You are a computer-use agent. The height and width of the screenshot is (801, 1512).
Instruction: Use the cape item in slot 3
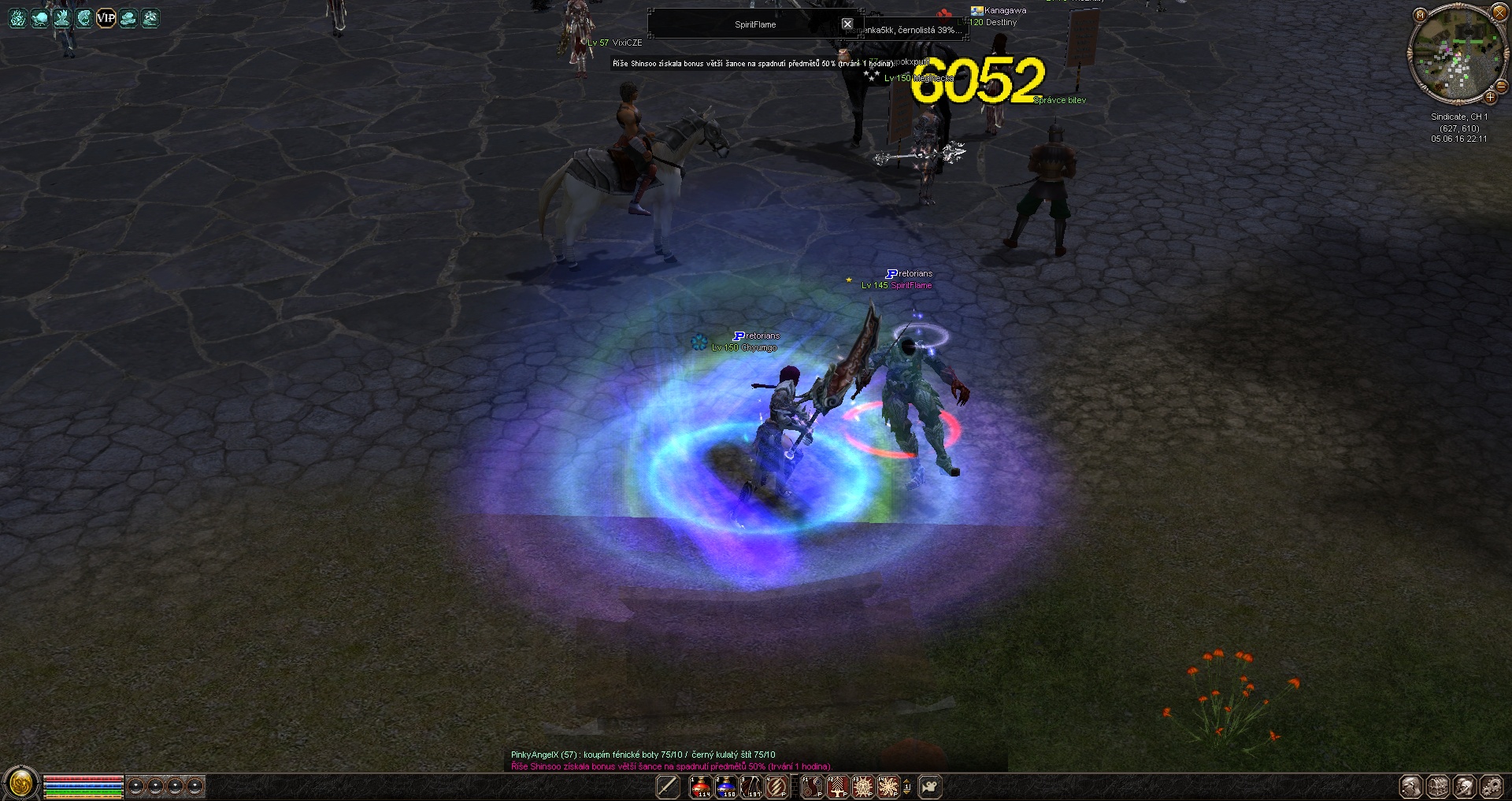751,786
